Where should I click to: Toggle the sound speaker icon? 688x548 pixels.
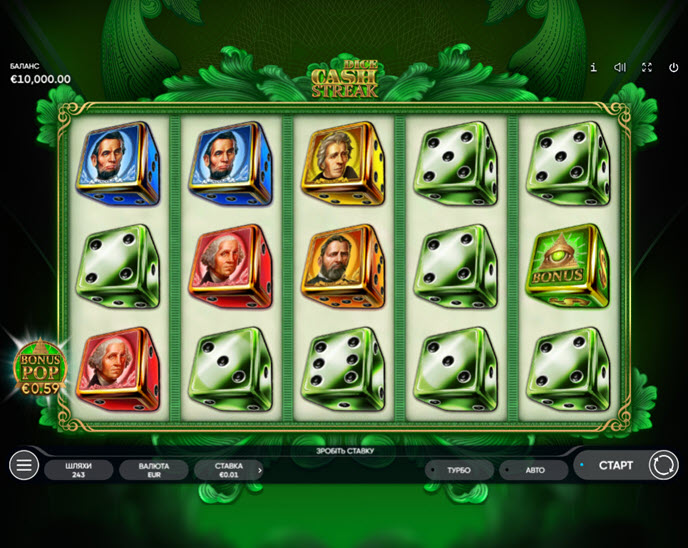[620, 67]
